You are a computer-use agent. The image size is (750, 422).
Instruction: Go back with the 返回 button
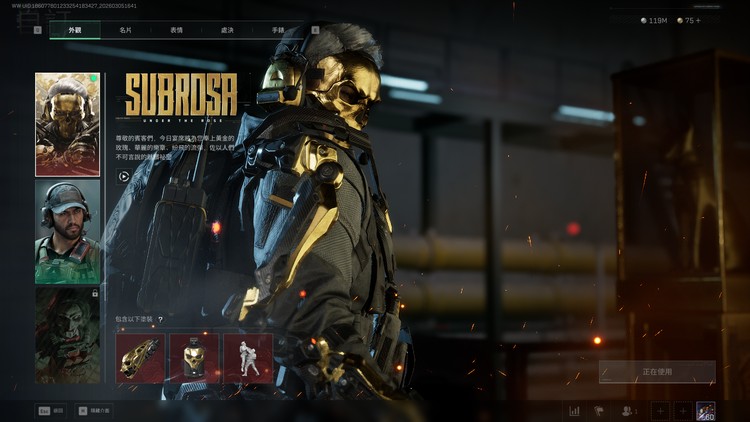[x=52, y=410]
